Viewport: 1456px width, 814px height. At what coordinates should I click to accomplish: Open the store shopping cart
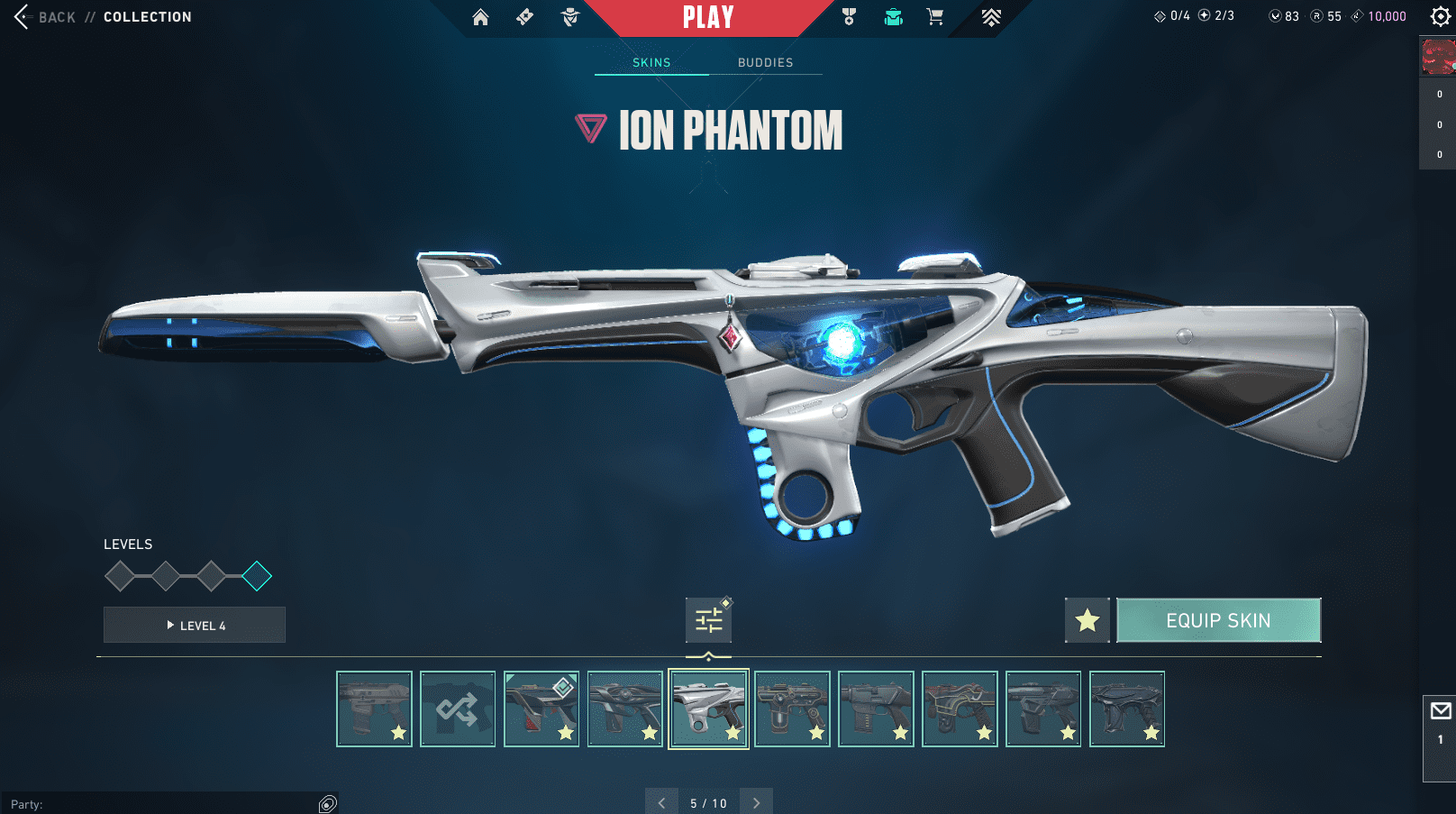coord(935,17)
